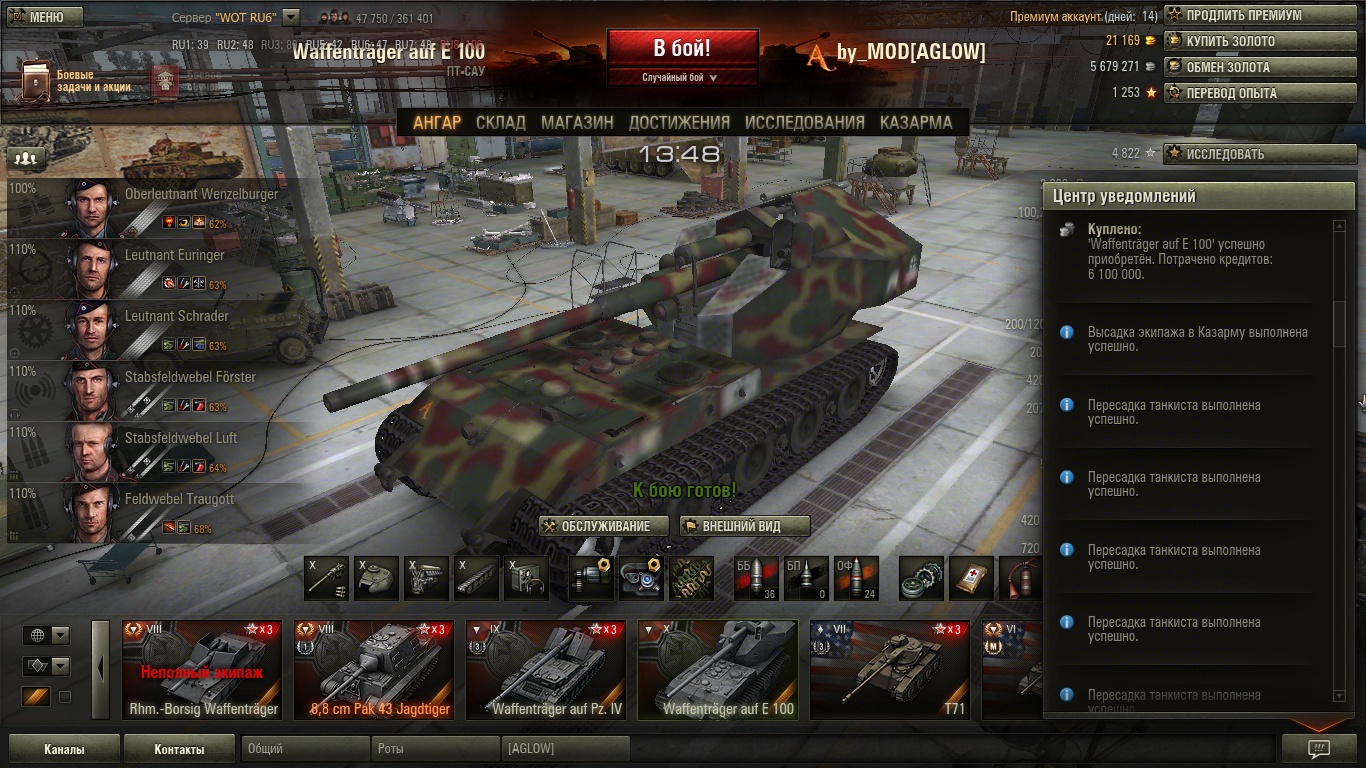Viewport: 1366px width, 768px height.
Task: Open the МЕНЮ game menu
Action: click(x=42, y=17)
